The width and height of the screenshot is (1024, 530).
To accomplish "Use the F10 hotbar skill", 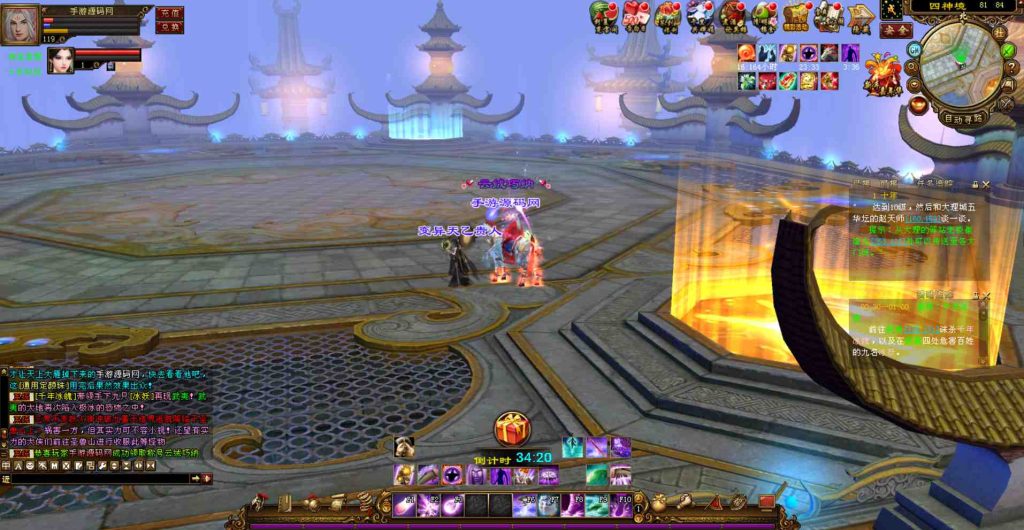I will 621,505.
